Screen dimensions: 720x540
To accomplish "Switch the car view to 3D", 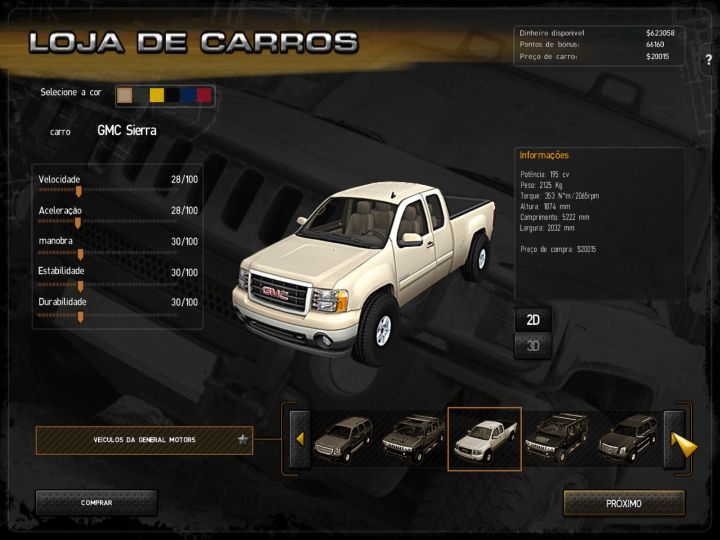I will click(x=533, y=346).
